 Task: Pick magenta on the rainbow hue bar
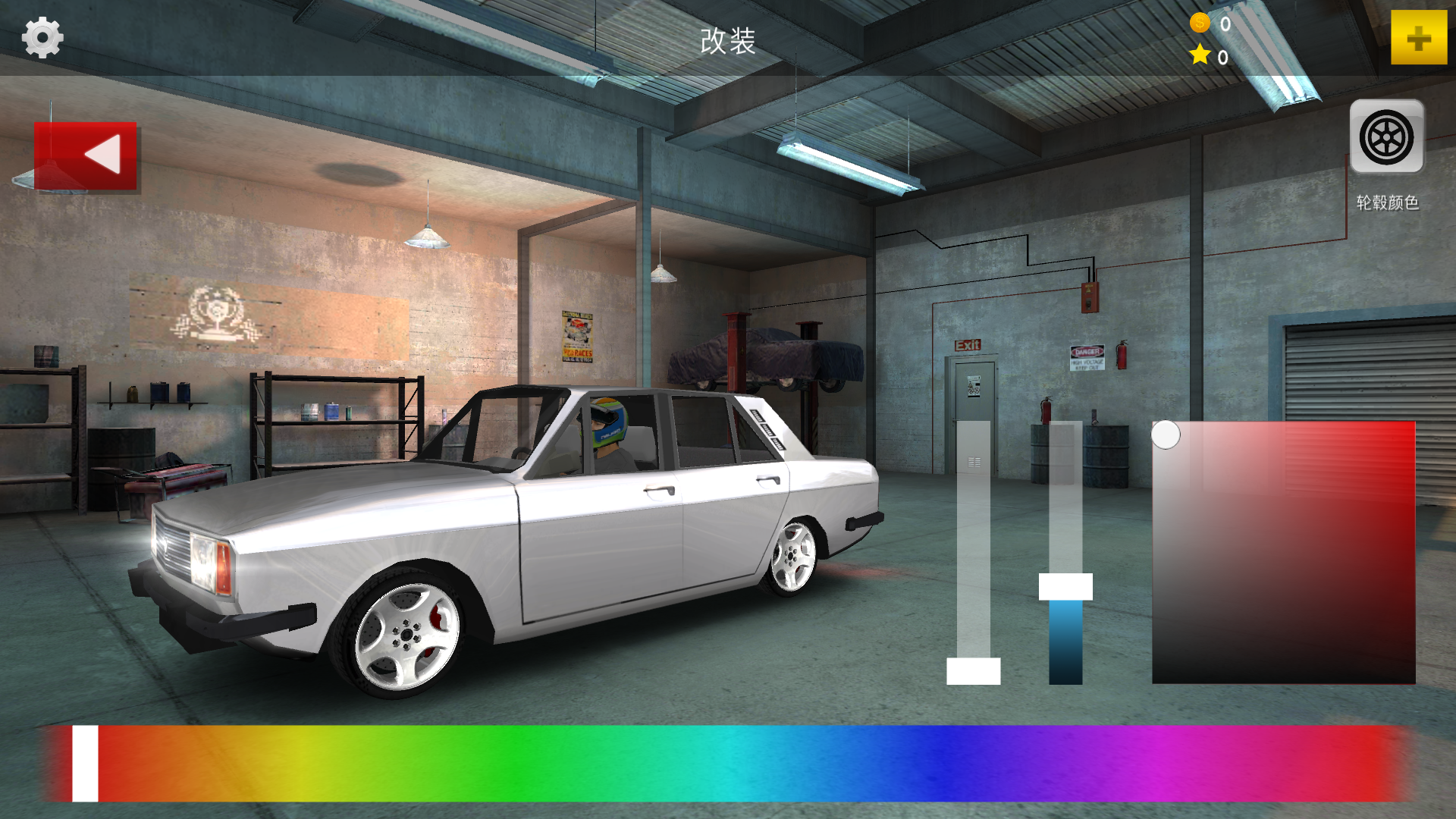point(1183,763)
